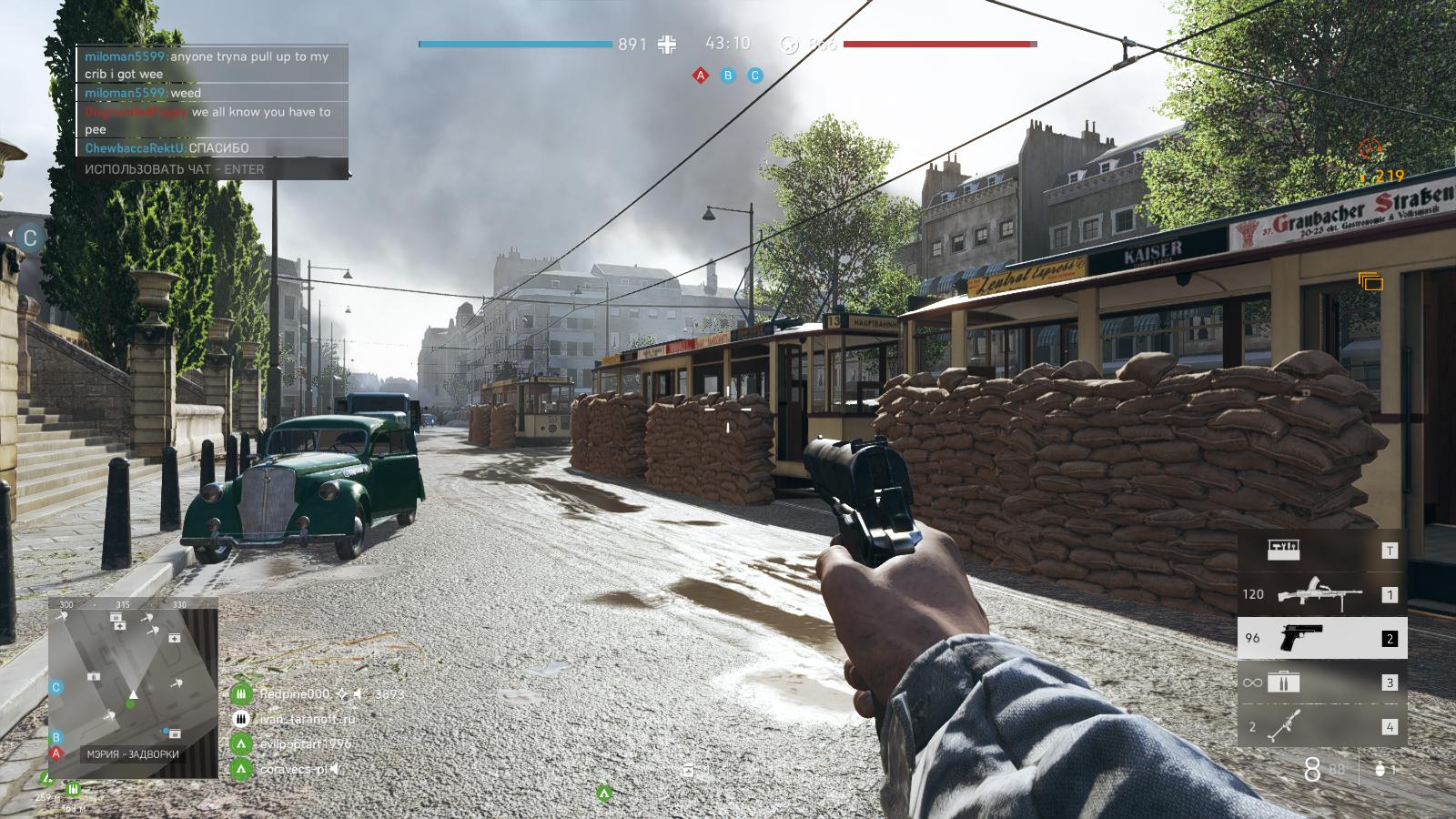Choose the ammo crate gadget slot
Image resolution: width=1456 pixels, height=819 pixels.
[1321, 682]
